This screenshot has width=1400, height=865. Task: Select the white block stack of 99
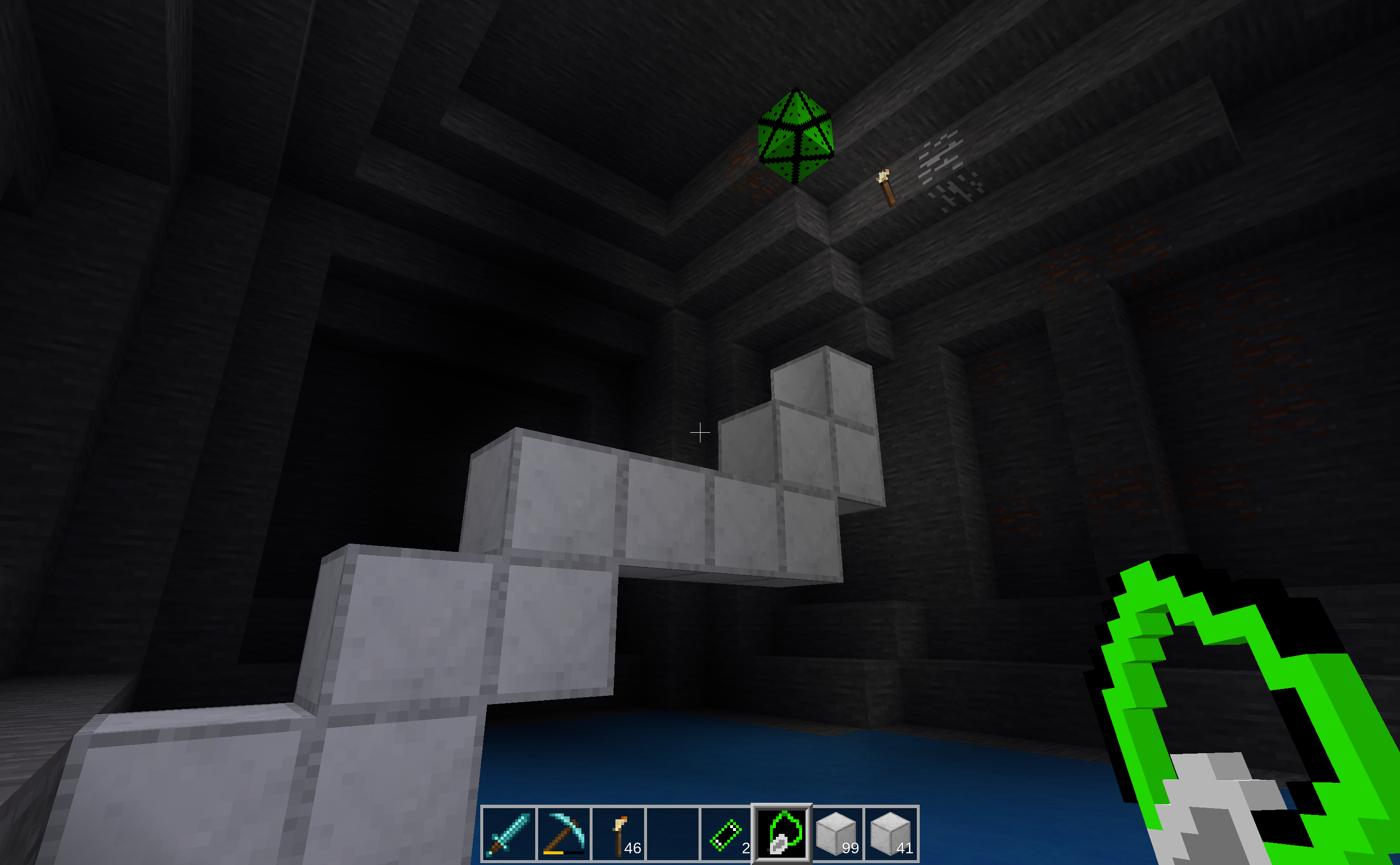pos(836,833)
